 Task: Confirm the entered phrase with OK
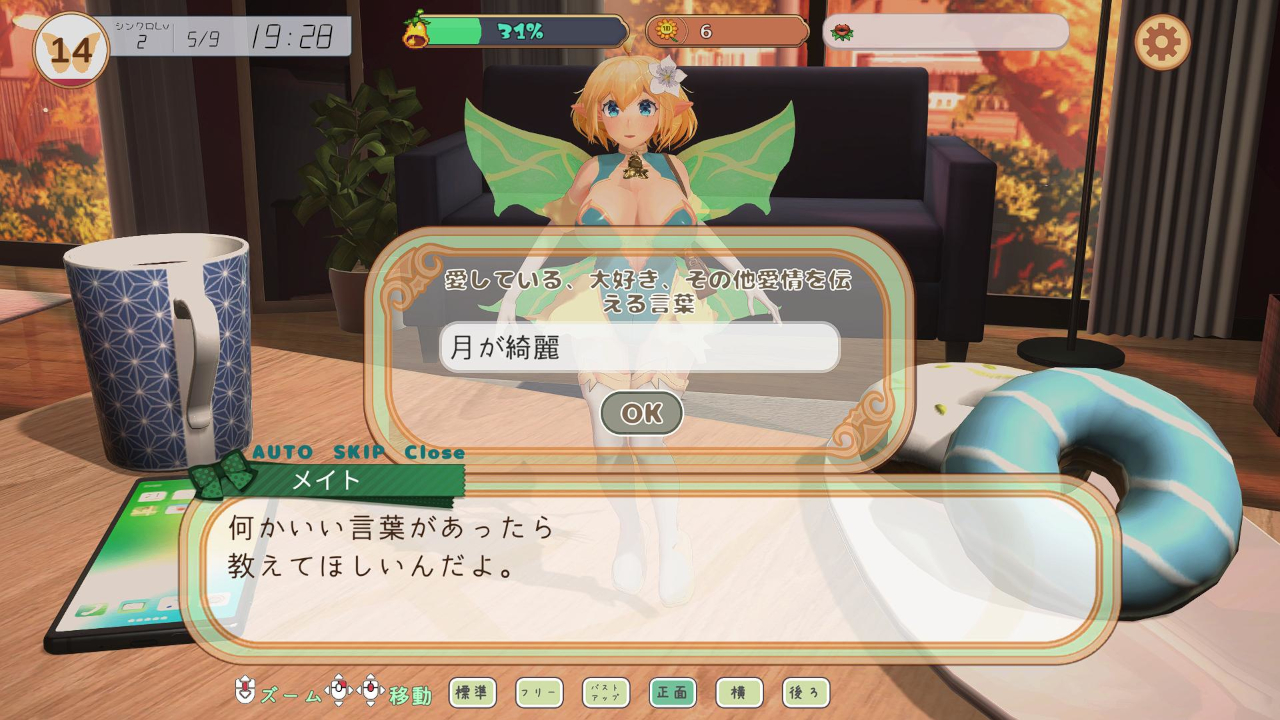(x=641, y=413)
